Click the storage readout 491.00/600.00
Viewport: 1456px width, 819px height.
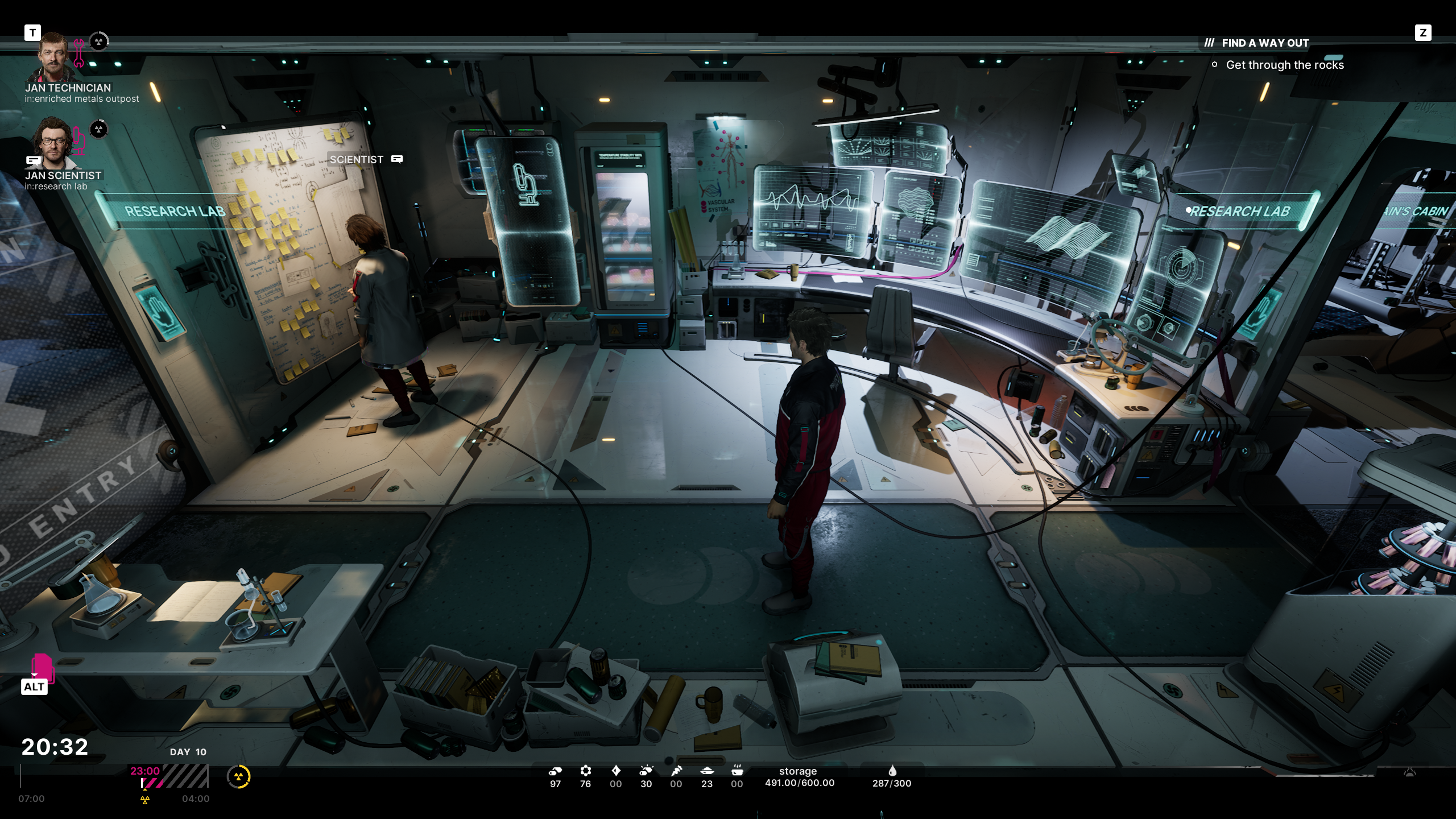(798, 783)
